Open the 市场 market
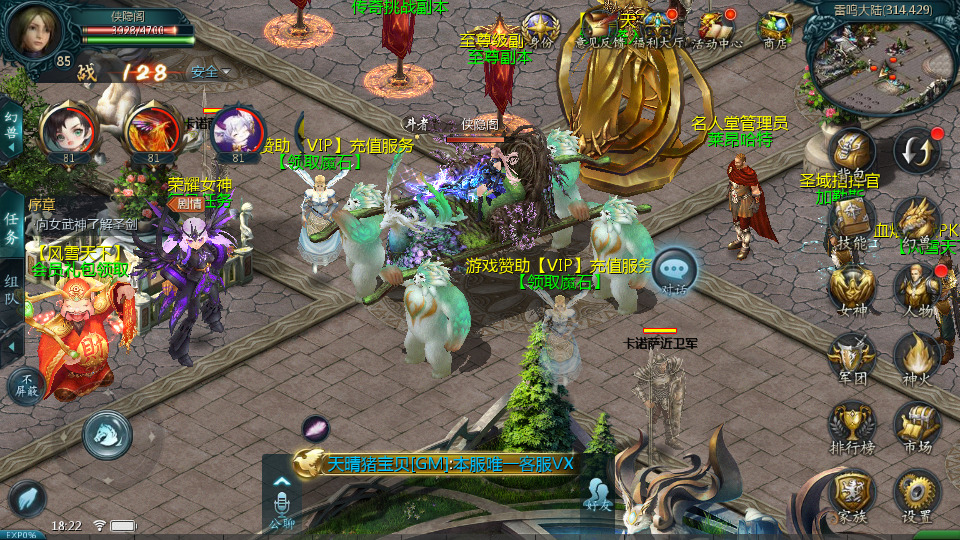 point(917,426)
